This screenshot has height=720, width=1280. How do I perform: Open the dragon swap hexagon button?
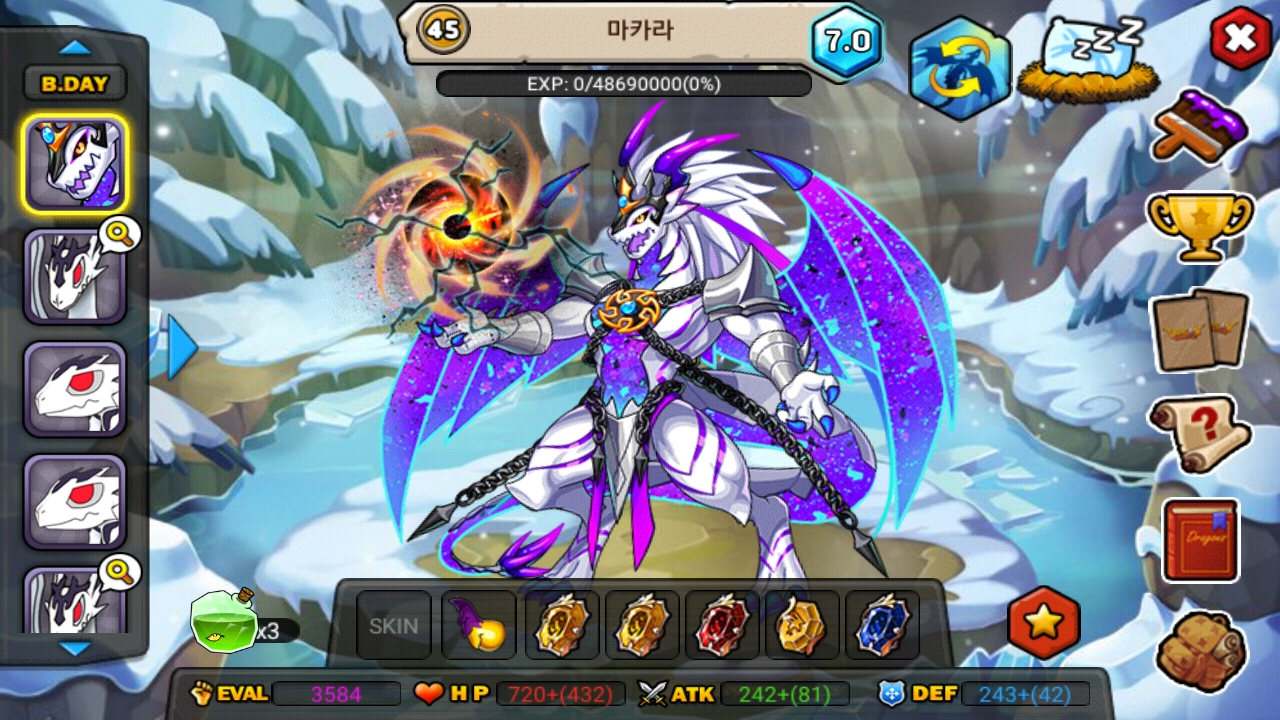coord(959,68)
